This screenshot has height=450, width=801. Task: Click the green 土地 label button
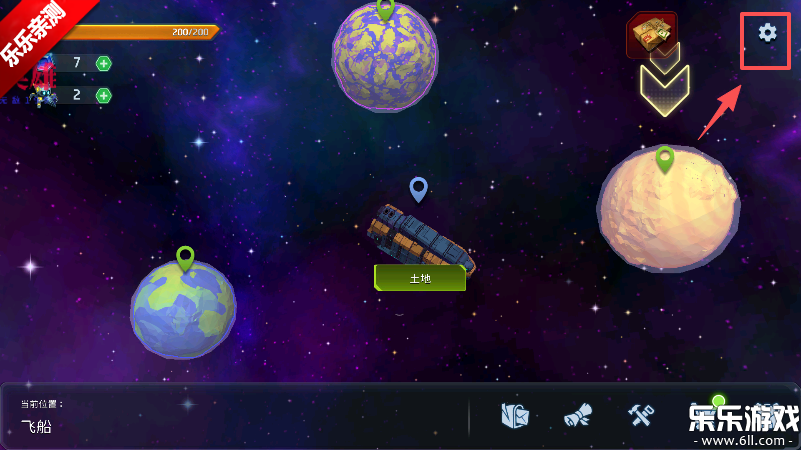[420, 278]
